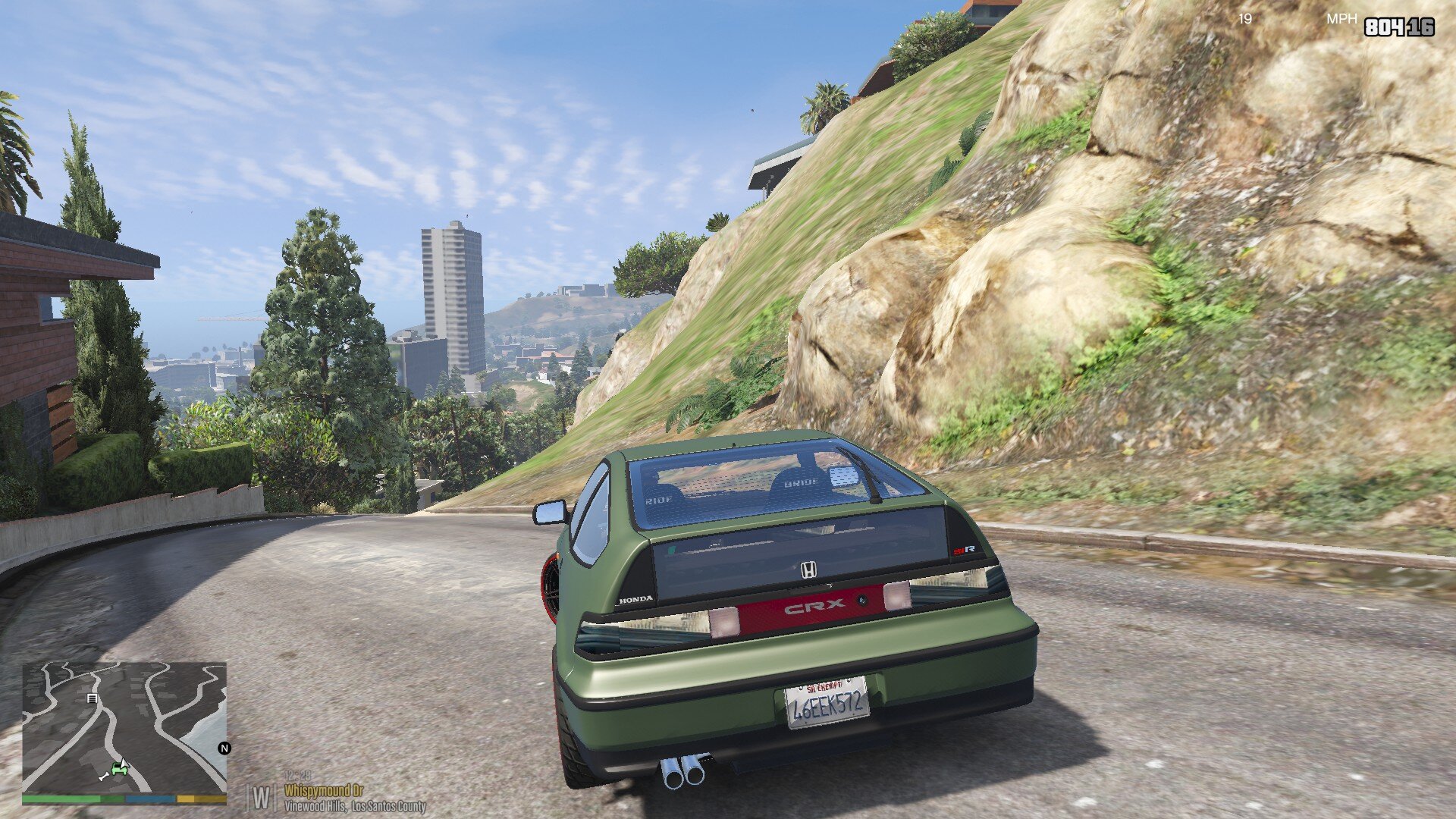Click the white bone marker on minimap
1456x819 pixels.
pyautogui.click(x=103, y=777)
